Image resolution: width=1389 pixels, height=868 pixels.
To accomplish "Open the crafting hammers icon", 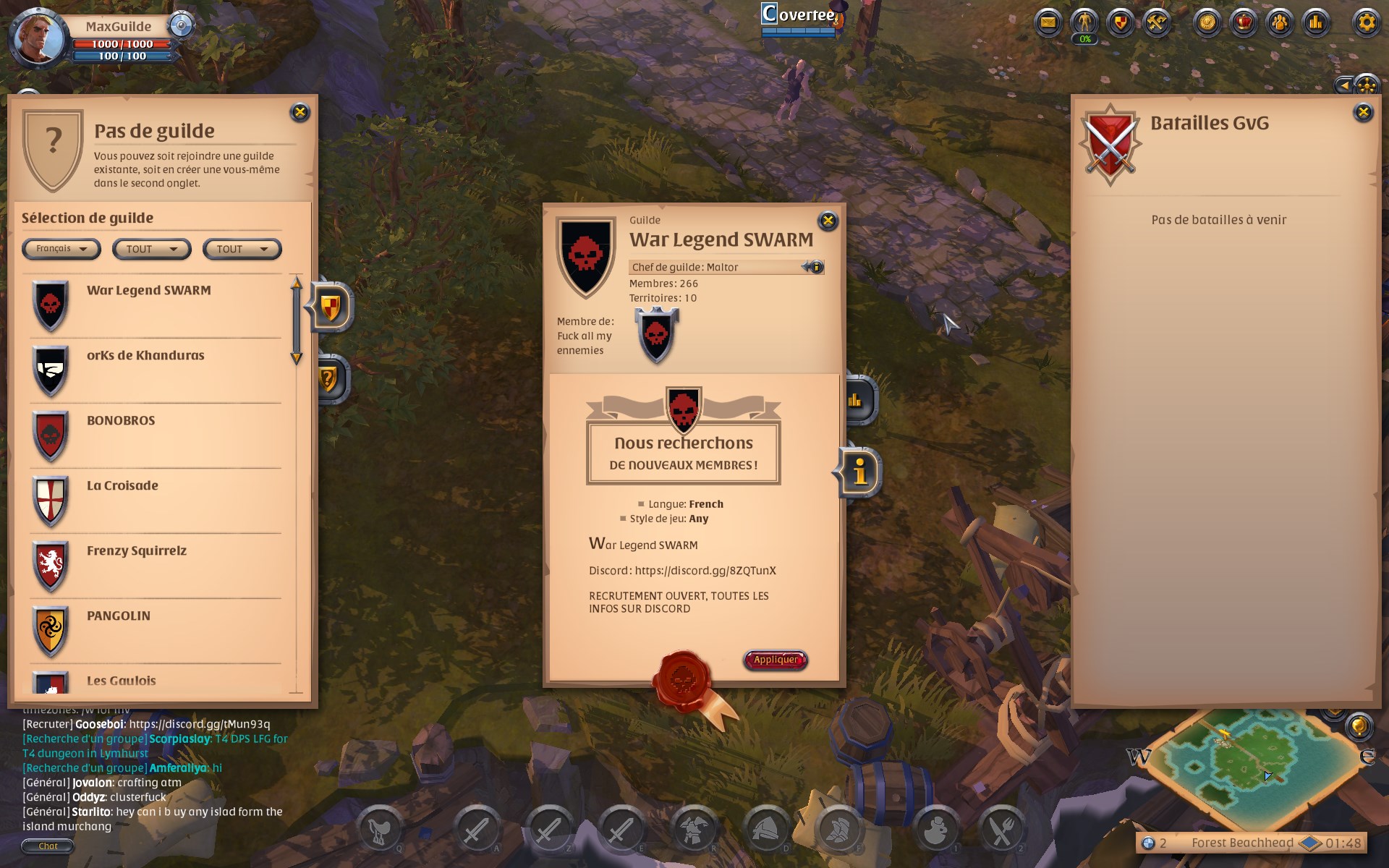I will [x=1156, y=22].
